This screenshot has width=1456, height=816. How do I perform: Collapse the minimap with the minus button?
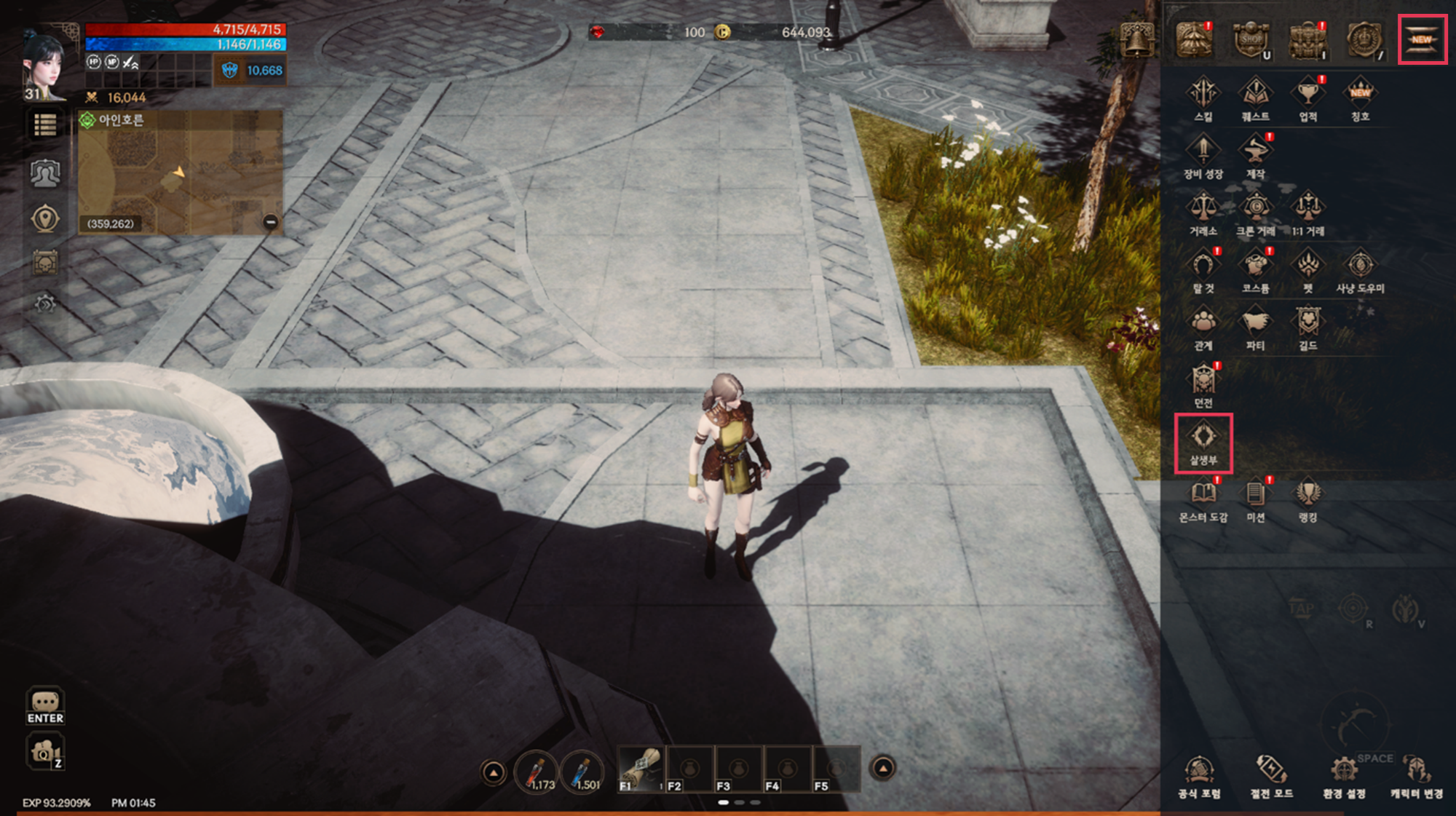pyautogui.click(x=270, y=222)
